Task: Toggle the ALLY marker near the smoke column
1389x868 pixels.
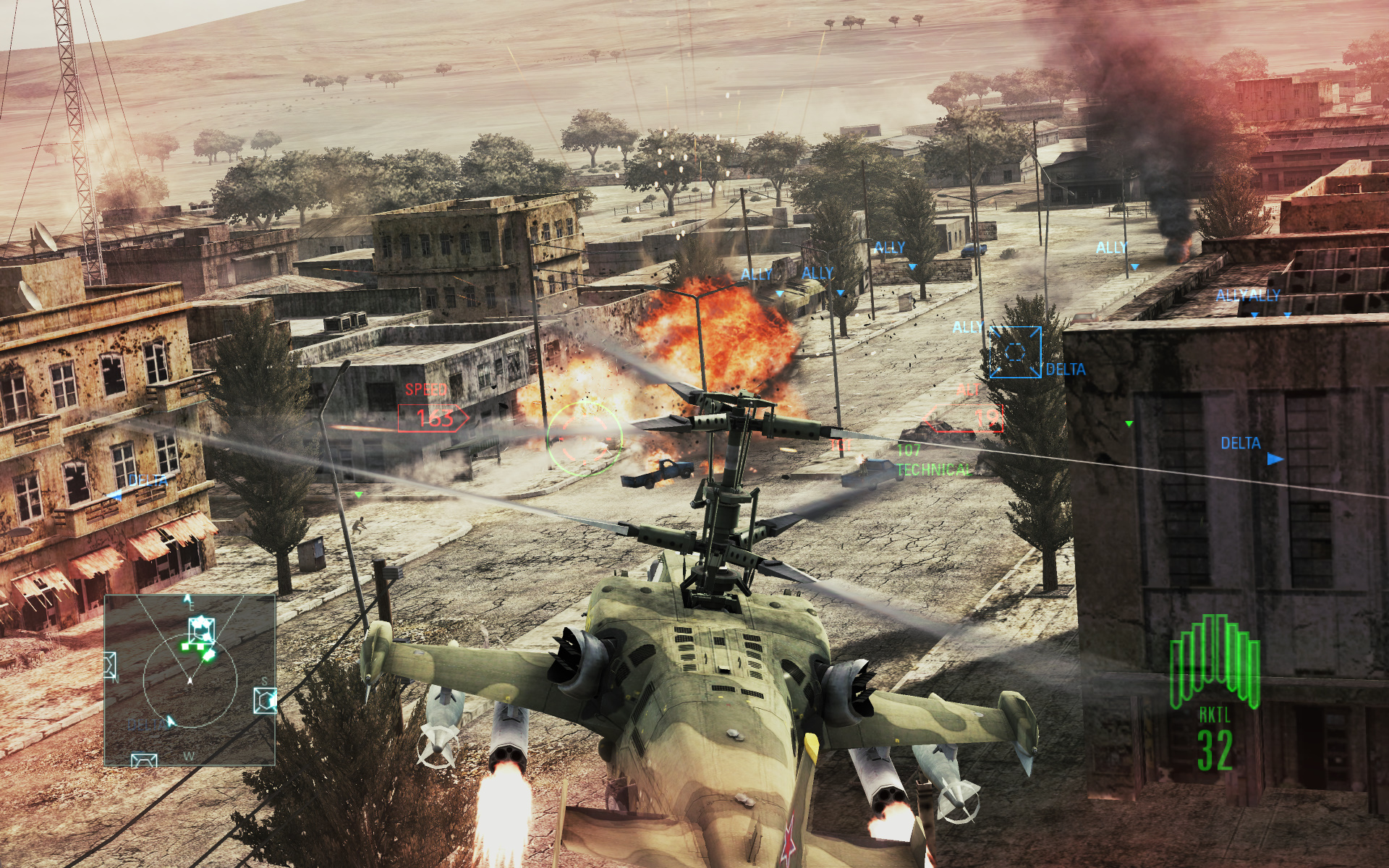Action: [1110, 246]
